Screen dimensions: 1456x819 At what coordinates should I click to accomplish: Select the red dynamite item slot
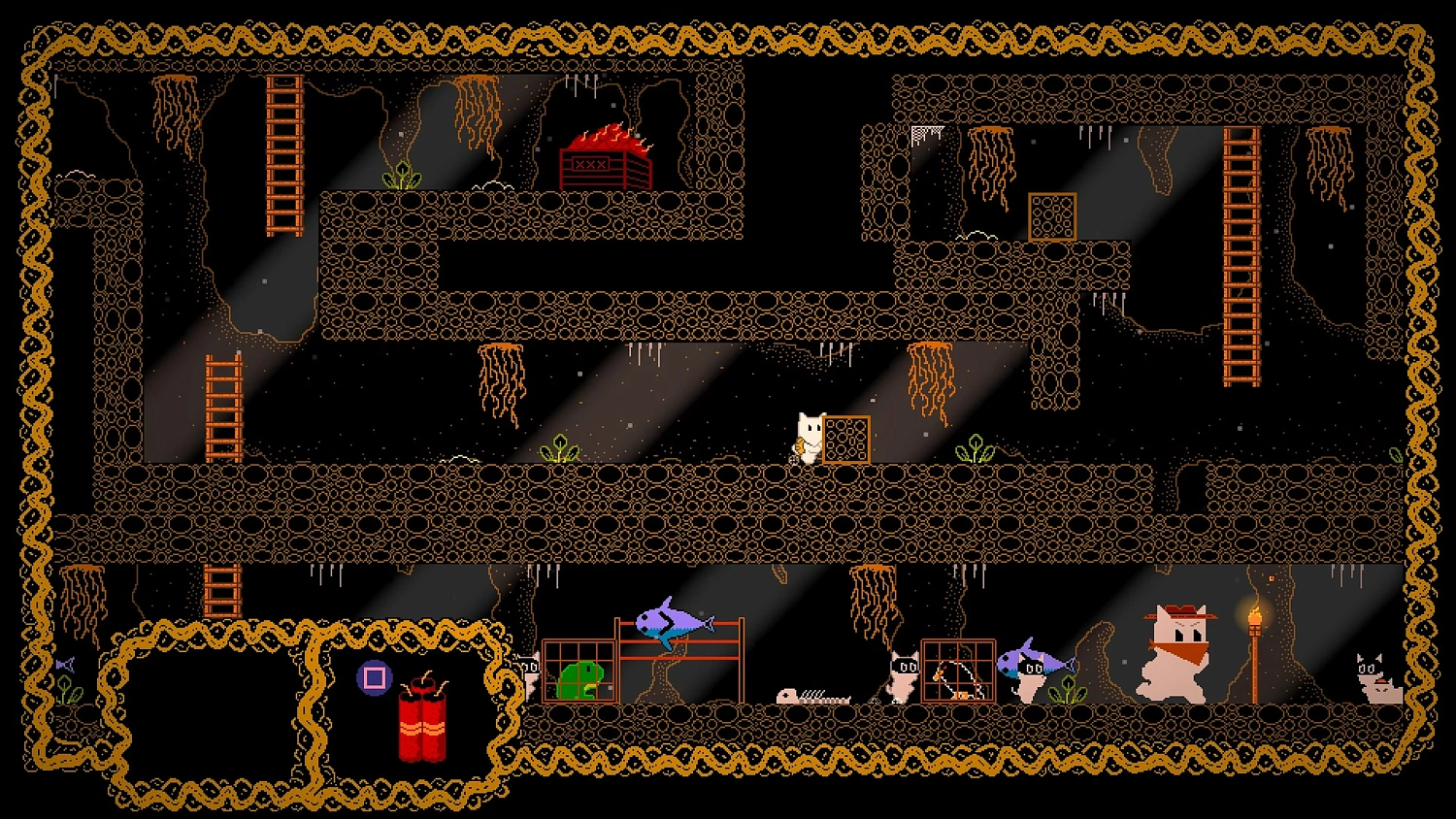(x=421, y=717)
